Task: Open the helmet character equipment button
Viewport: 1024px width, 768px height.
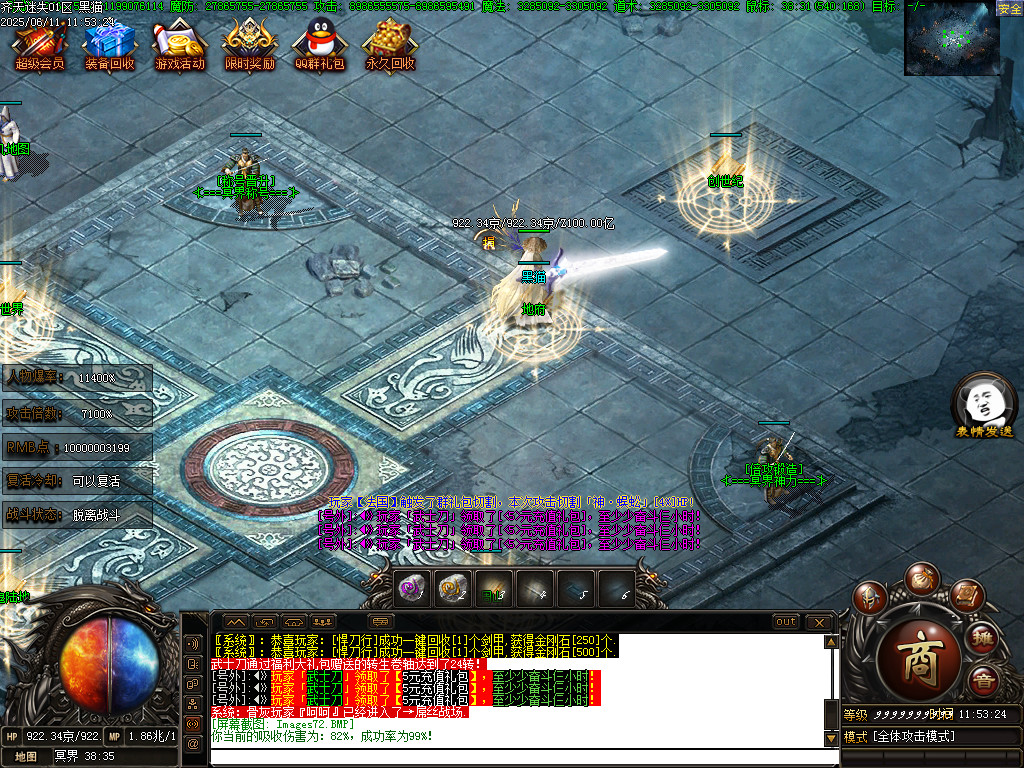Action: (872, 597)
